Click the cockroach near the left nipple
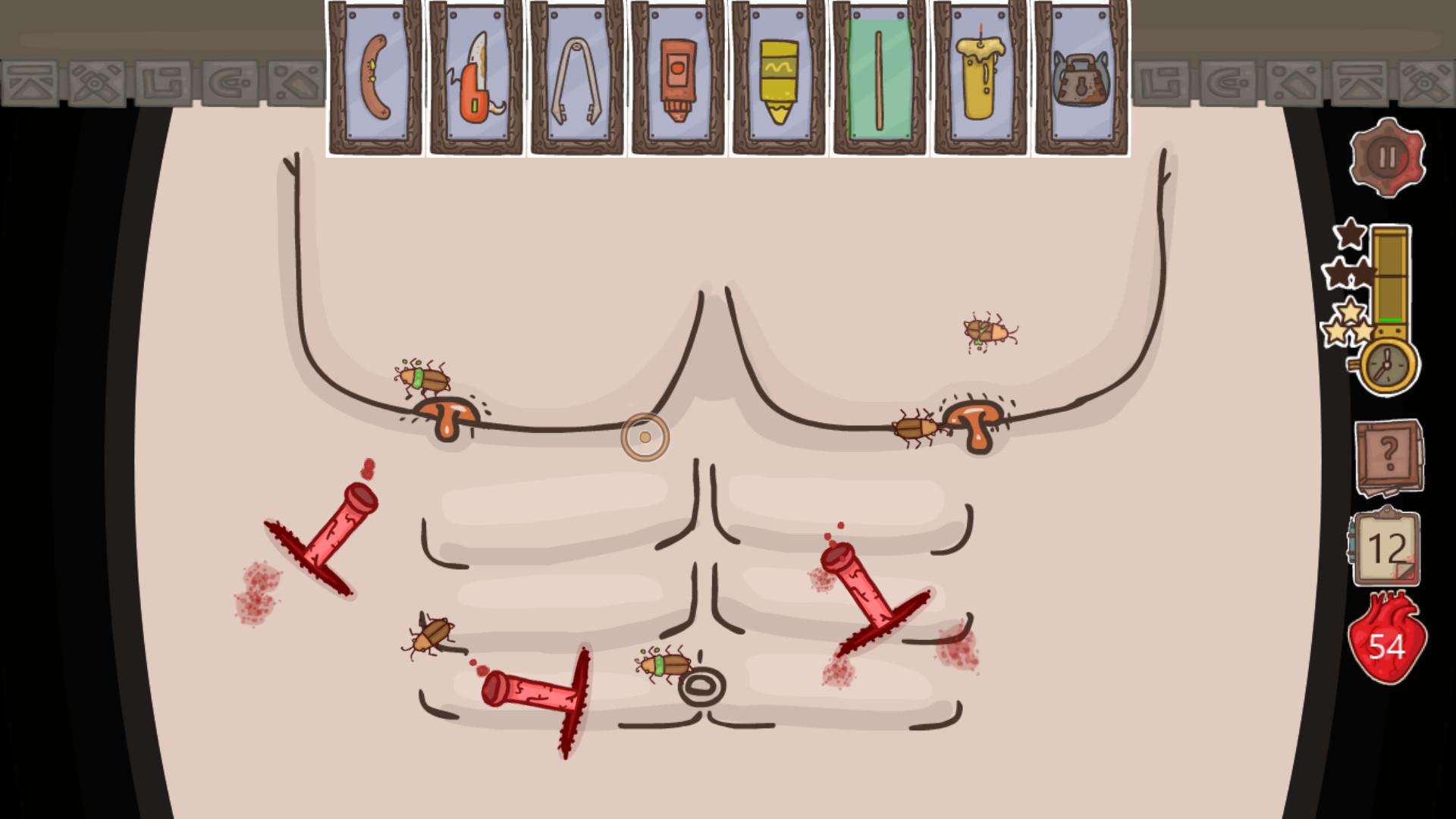This screenshot has height=819, width=1456. pyautogui.click(x=425, y=379)
